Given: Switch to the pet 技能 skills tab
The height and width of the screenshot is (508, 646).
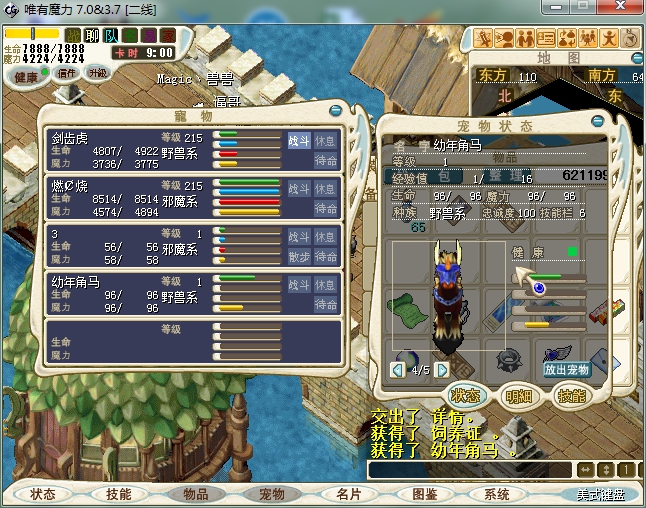Looking at the screenshot, I should coord(569,396).
